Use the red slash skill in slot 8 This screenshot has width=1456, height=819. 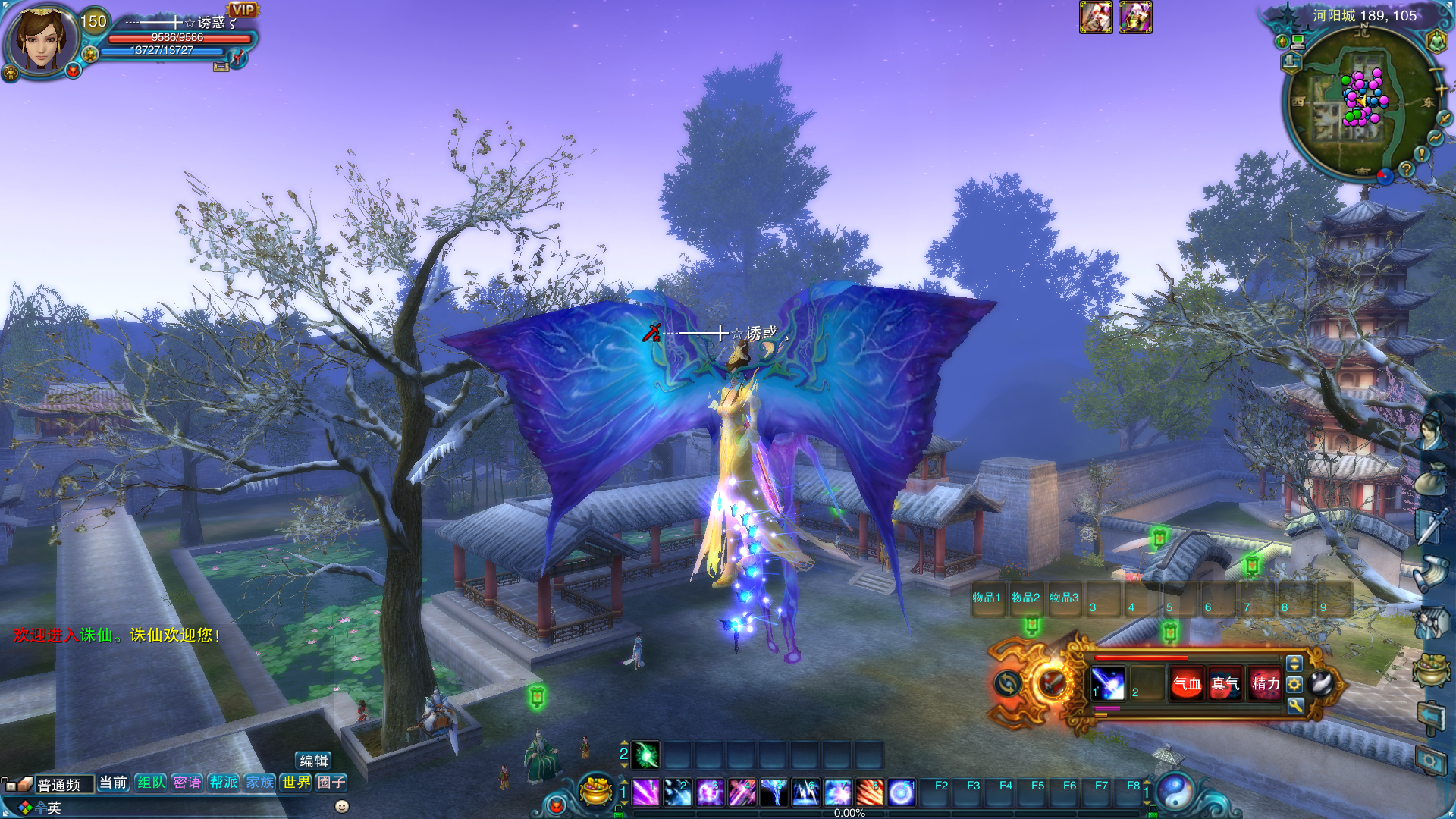(869, 792)
